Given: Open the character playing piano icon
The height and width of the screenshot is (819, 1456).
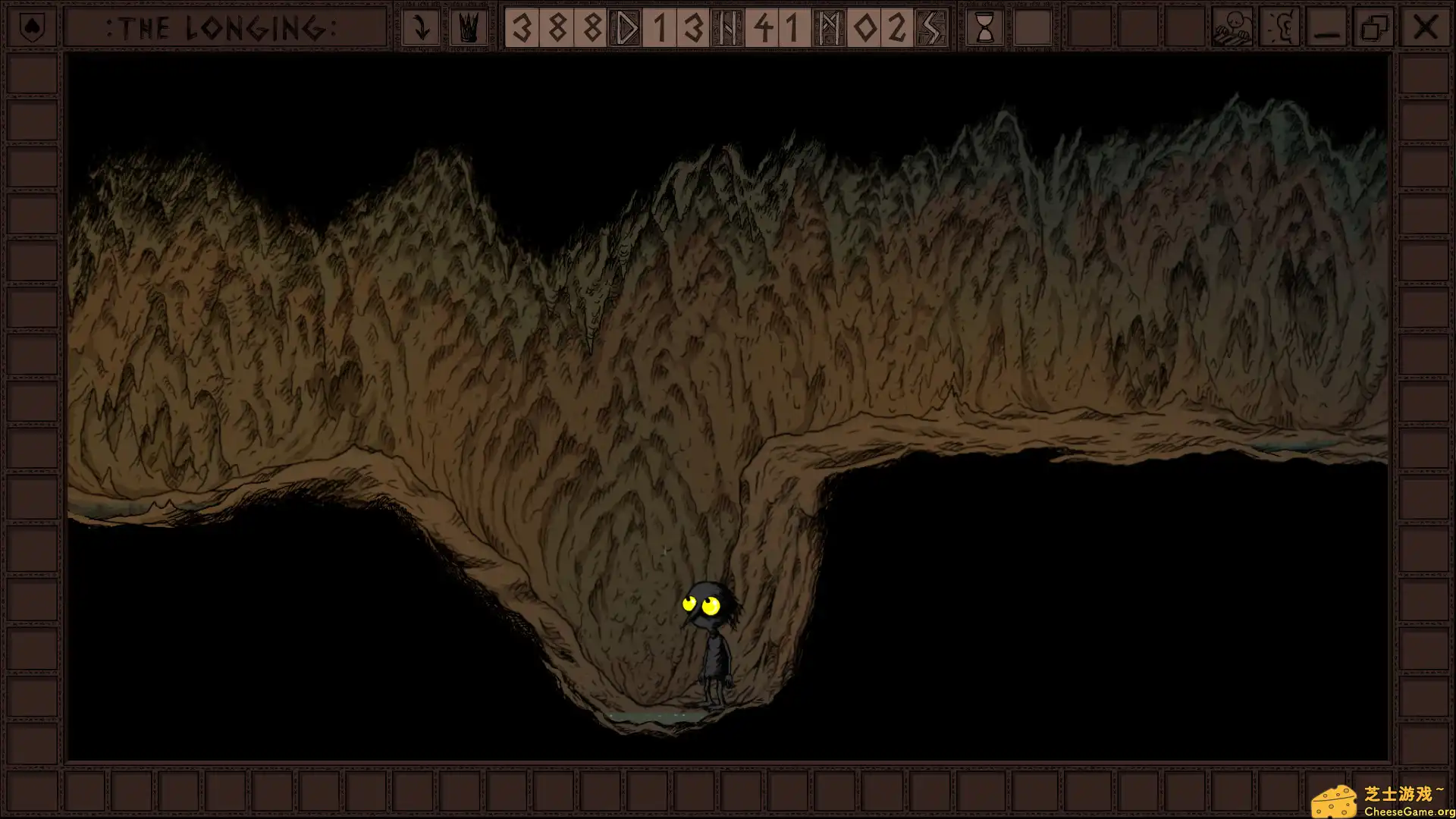Looking at the screenshot, I should [1232, 28].
